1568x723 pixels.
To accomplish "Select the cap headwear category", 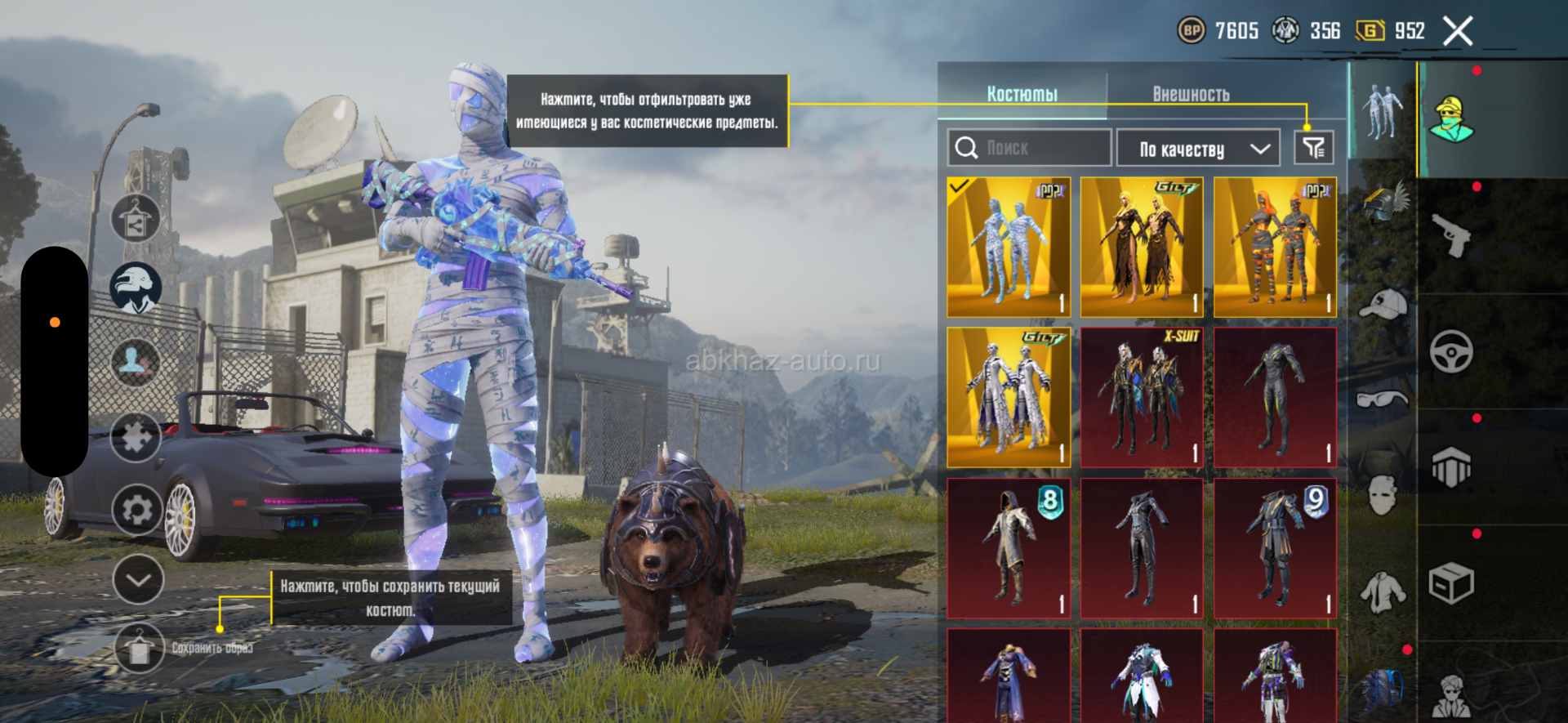I will pyautogui.click(x=1382, y=304).
